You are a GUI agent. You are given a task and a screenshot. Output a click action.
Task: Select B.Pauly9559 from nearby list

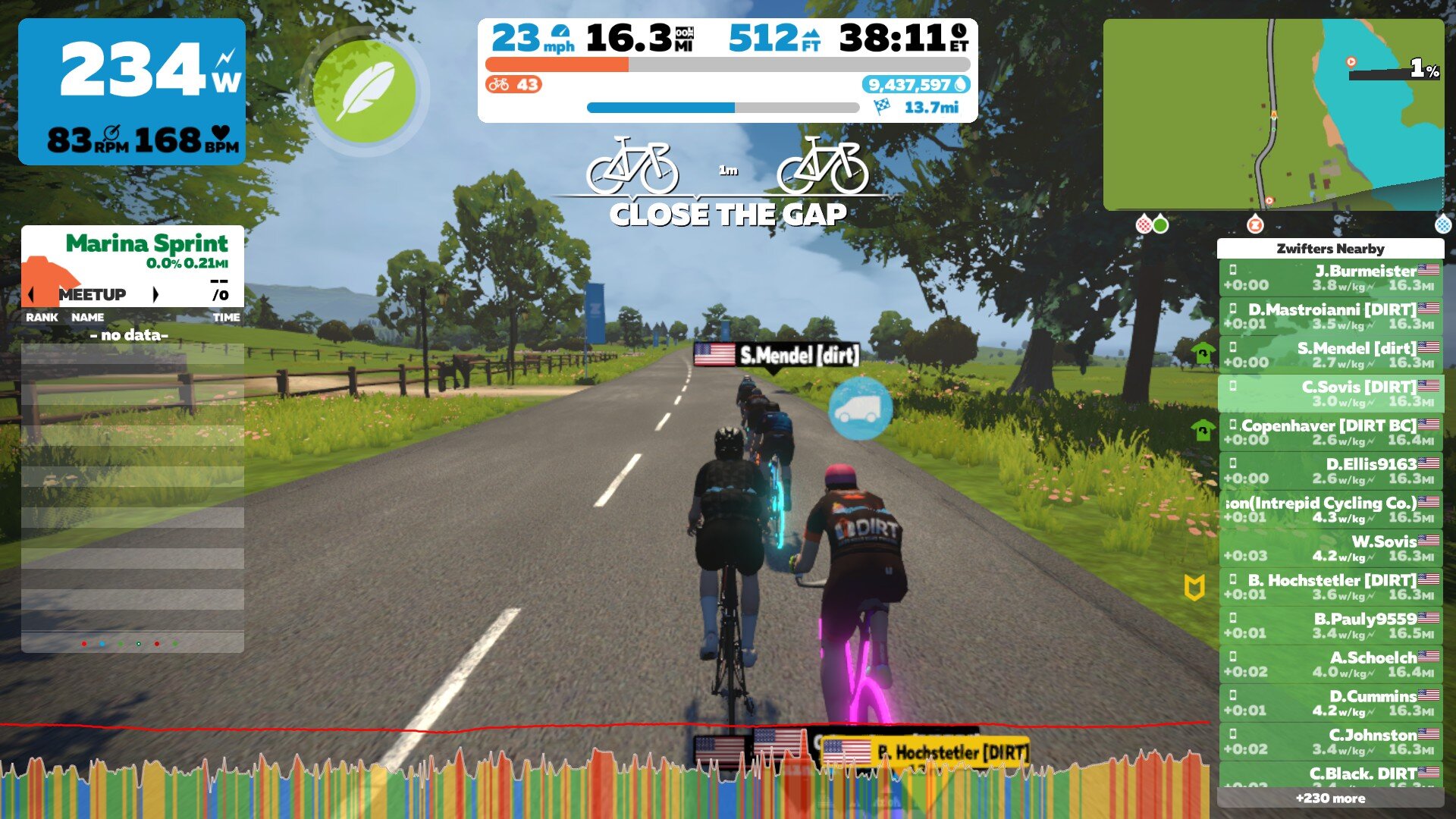[1330, 626]
